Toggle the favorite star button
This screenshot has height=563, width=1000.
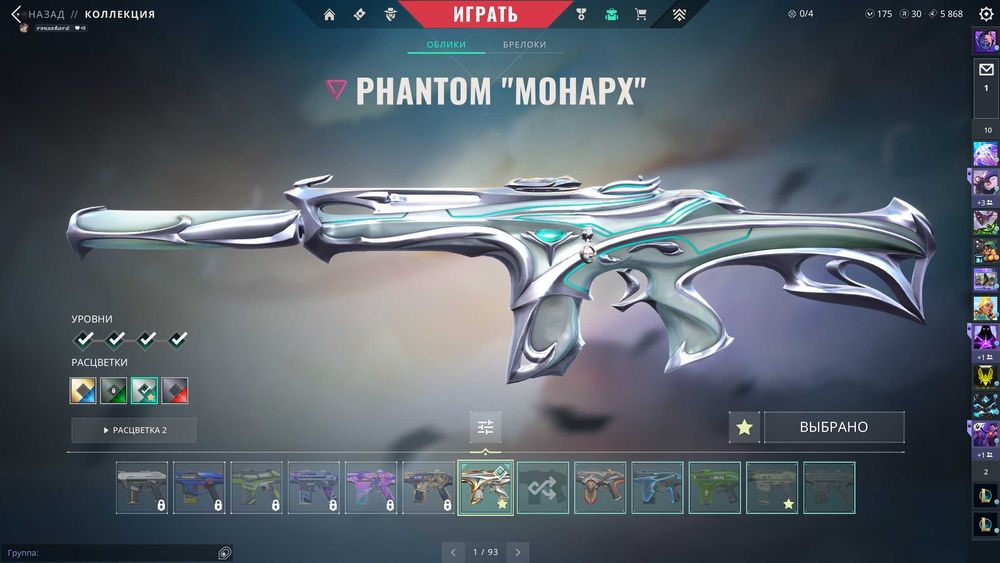[743, 428]
